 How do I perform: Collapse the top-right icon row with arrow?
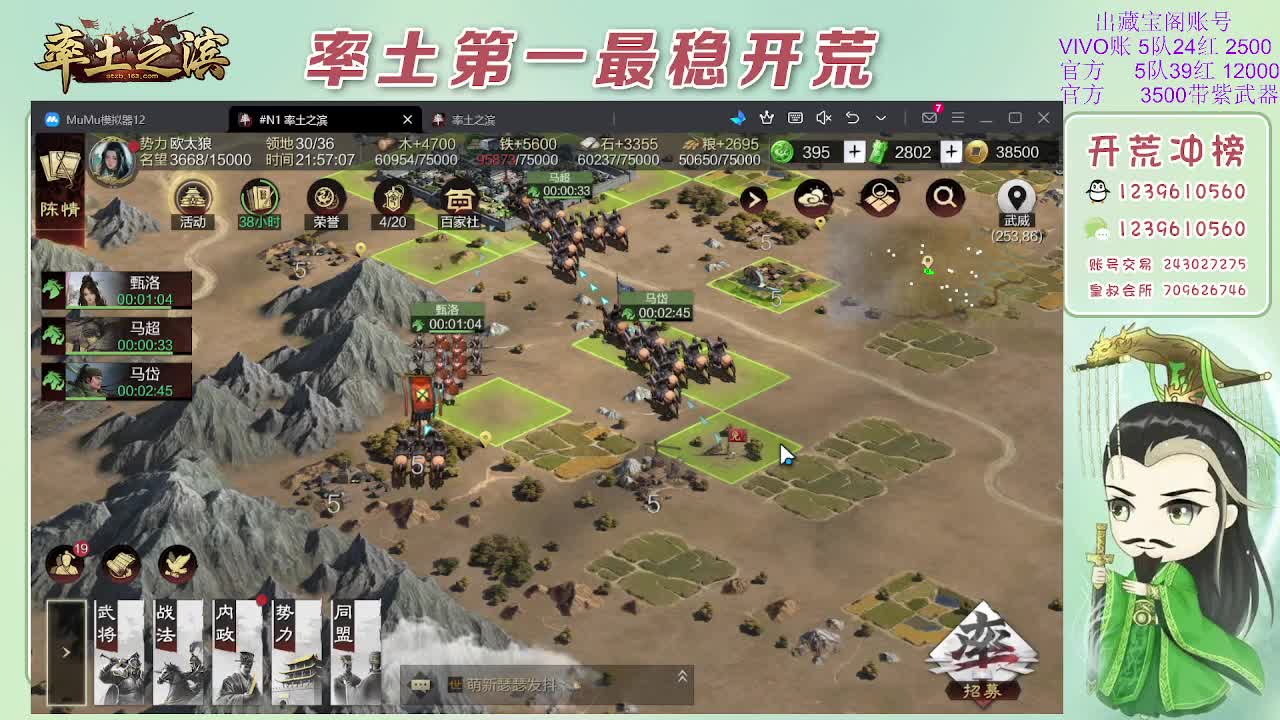pos(753,197)
